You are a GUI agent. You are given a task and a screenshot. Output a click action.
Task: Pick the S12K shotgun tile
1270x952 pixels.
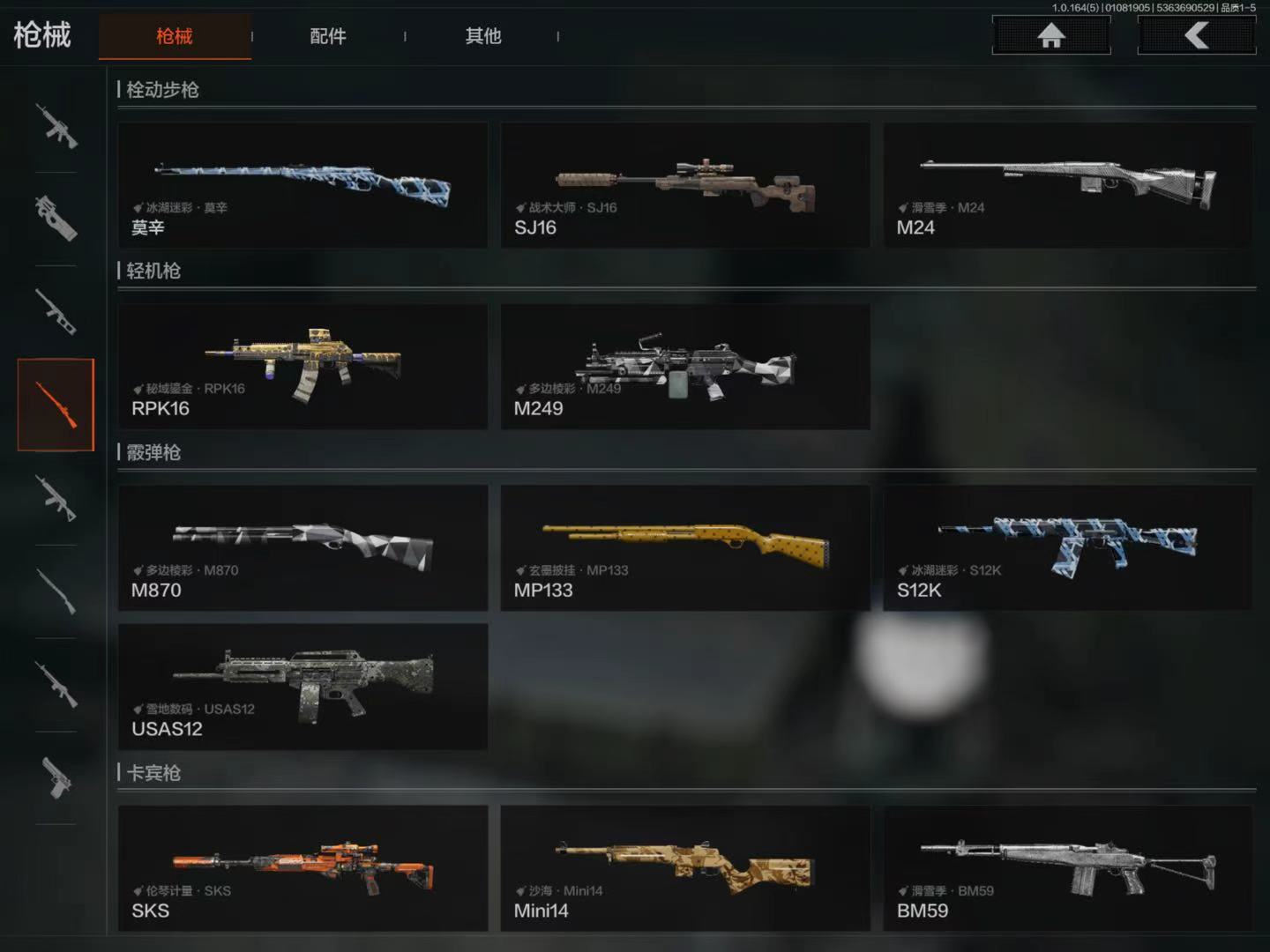pos(1067,547)
